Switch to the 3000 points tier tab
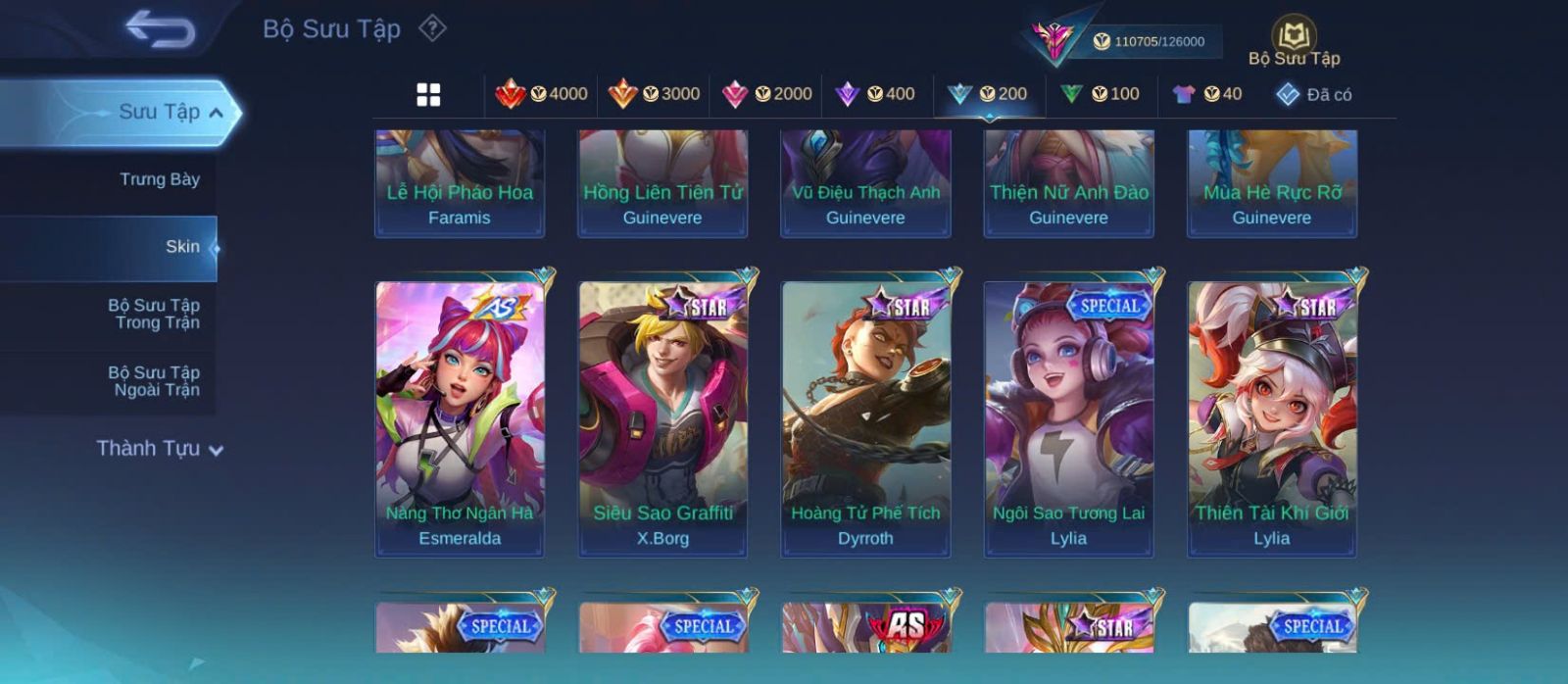Image resolution: width=1568 pixels, height=684 pixels. pyautogui.click(x=655, y=94)
